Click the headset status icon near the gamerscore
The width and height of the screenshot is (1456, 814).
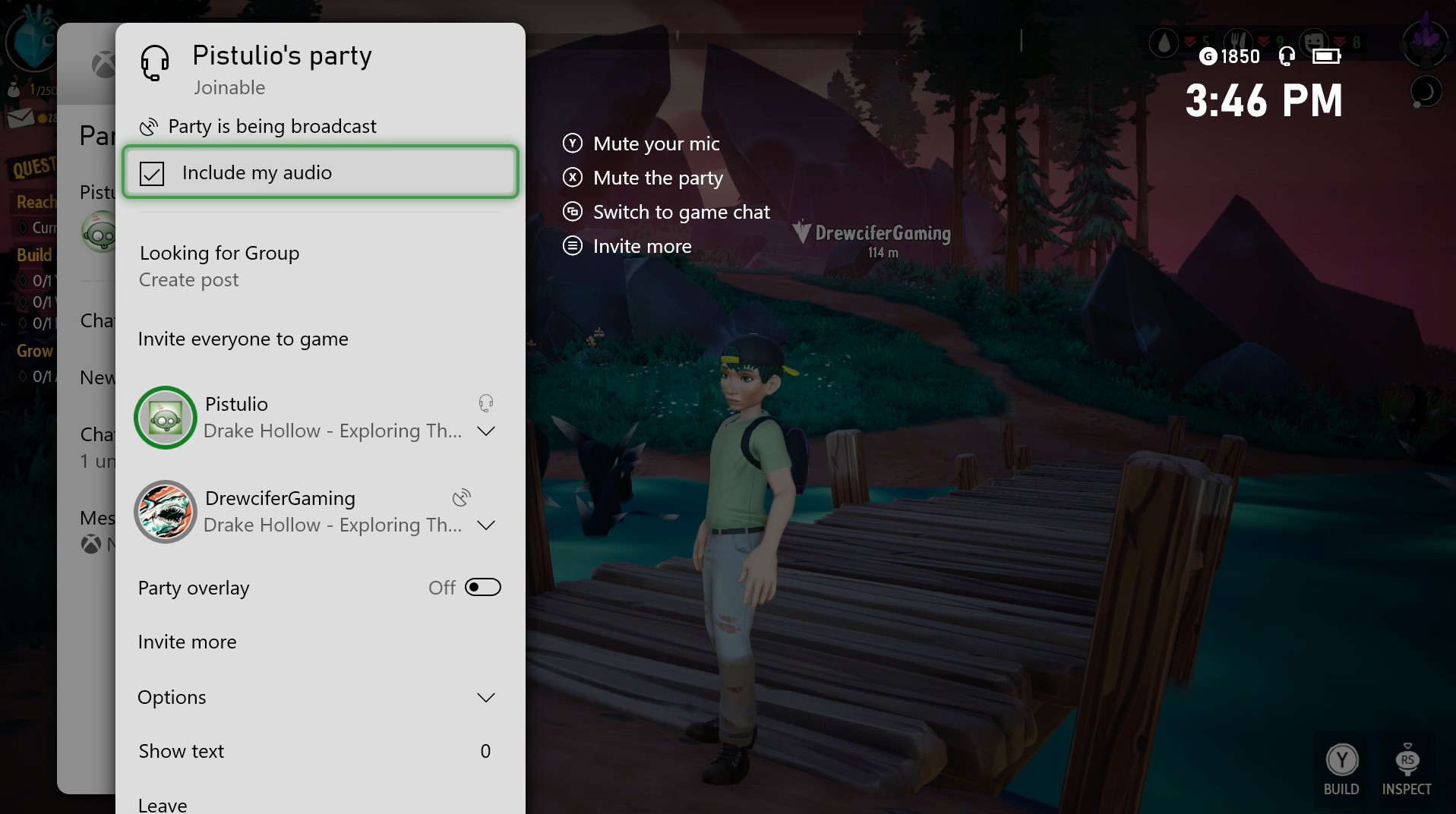(x=1287, y=55)
